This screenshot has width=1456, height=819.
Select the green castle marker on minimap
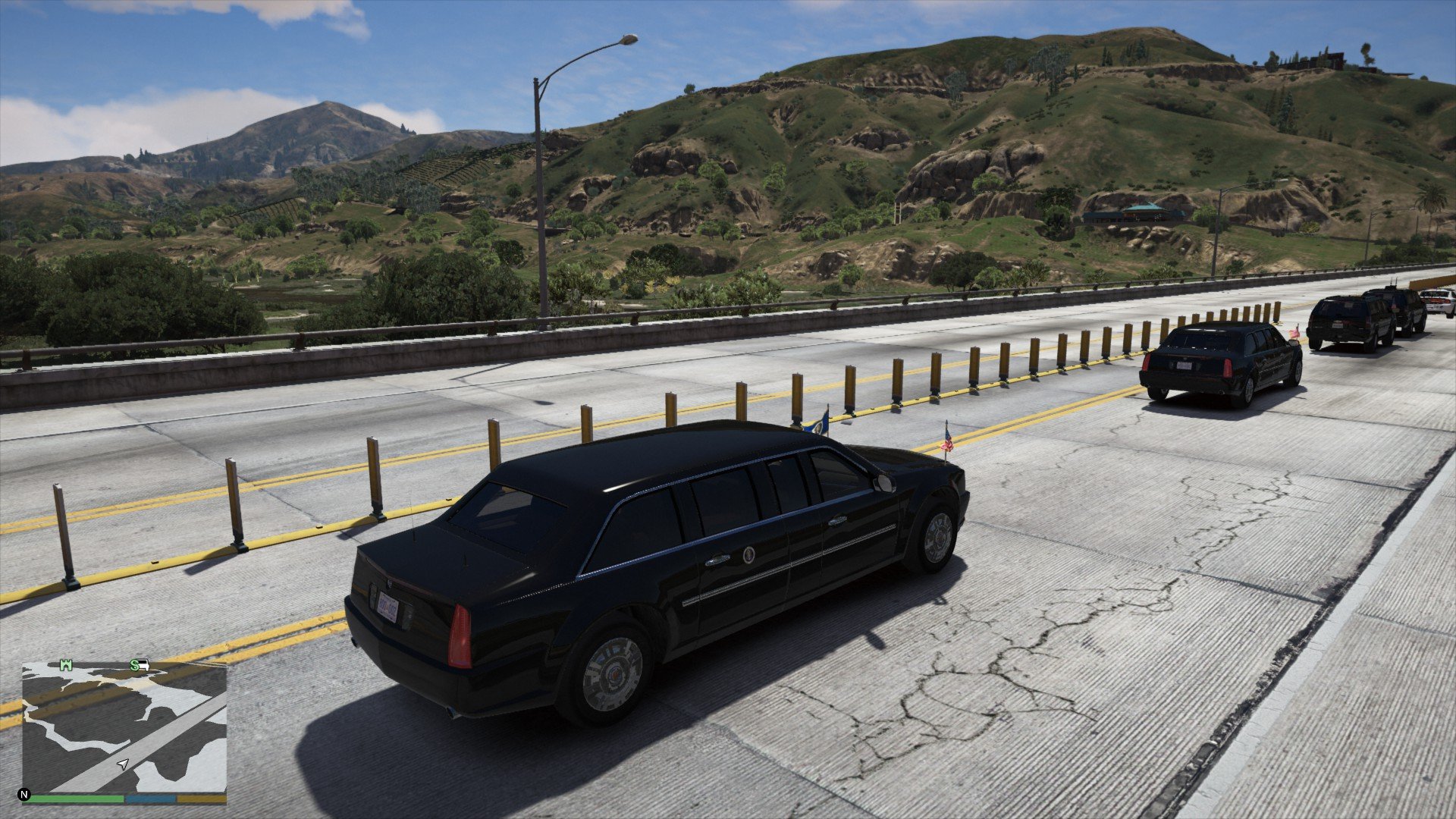point(67,666)
